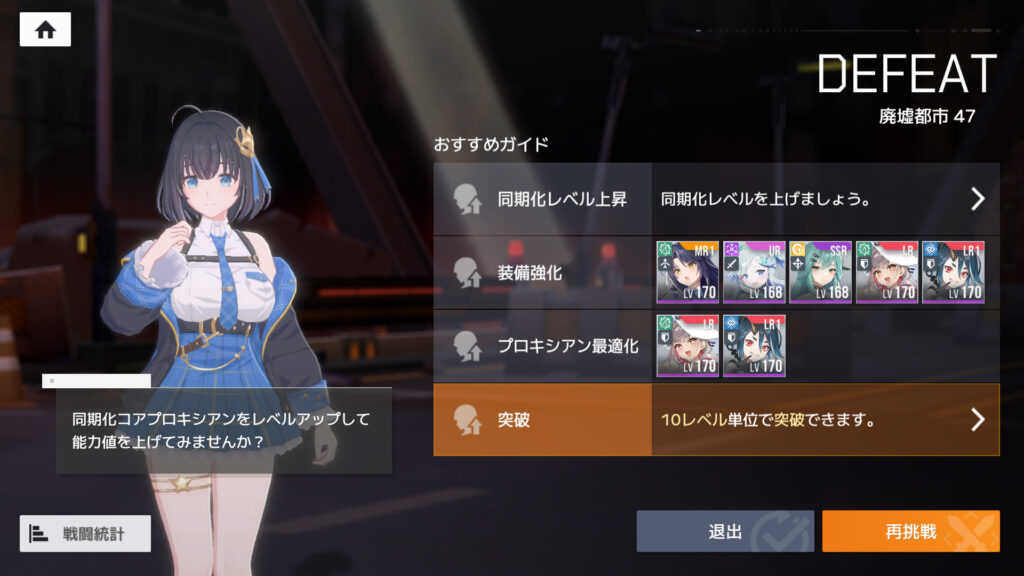
Task: Open the 突破 breakthrough guide row
Action: click(716, 420)
